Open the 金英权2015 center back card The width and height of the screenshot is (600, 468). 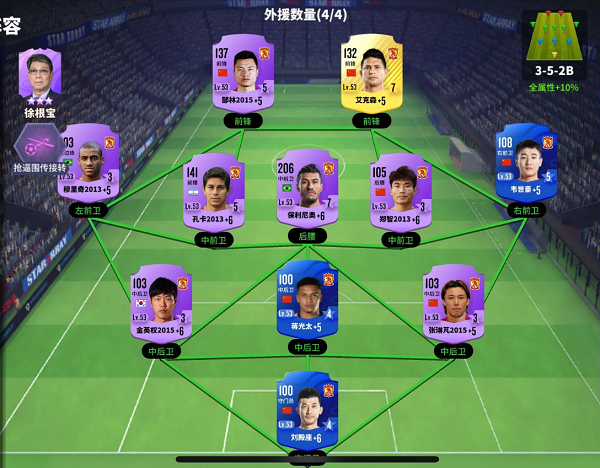click(160, 300)
